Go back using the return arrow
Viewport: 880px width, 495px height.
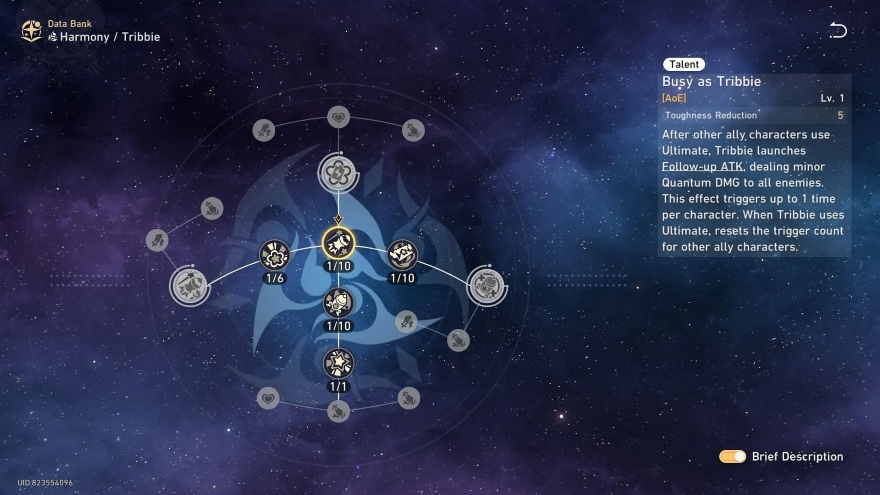838,31
